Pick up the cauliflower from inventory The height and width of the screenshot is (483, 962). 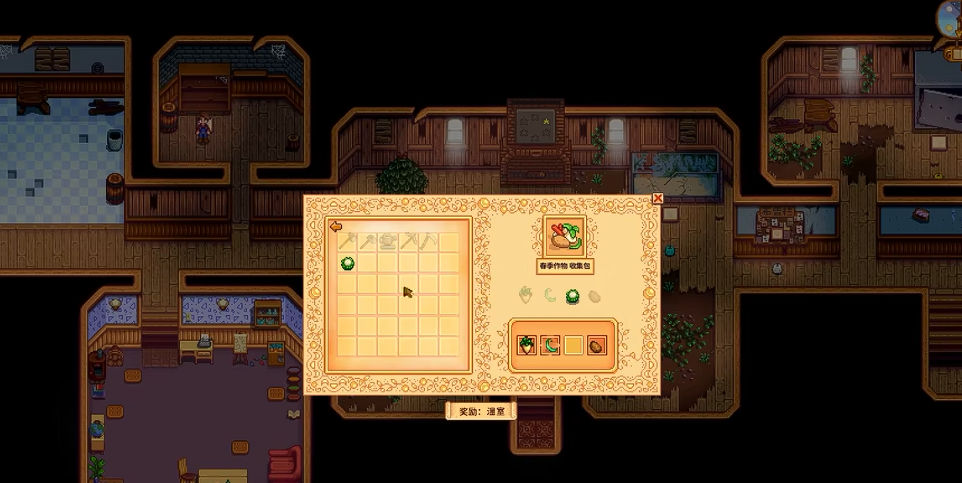348,264
